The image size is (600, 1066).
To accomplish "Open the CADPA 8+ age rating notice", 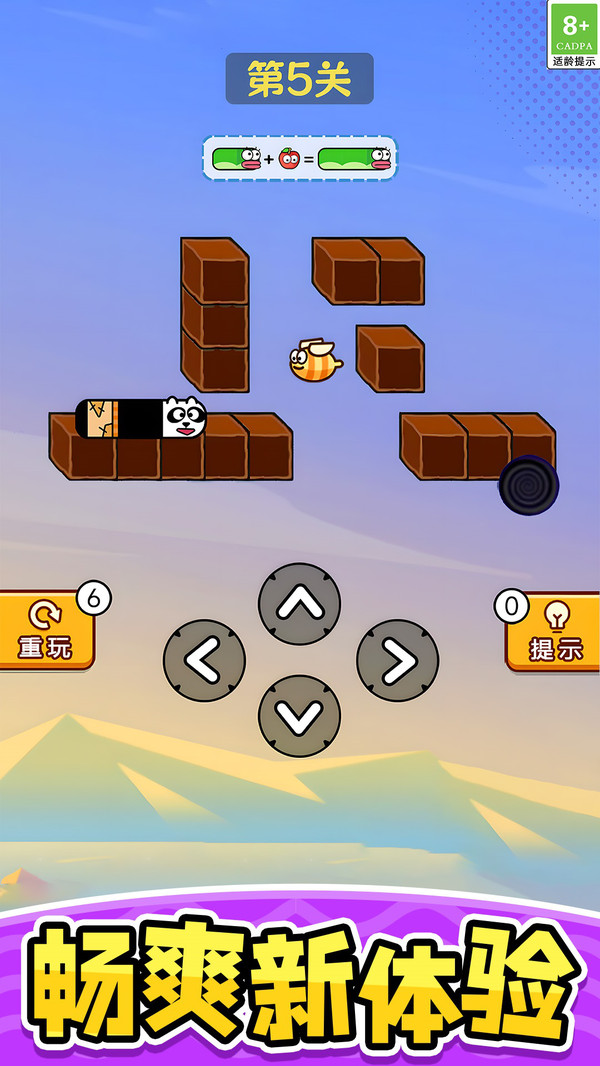I will click(x=573, y=35).
